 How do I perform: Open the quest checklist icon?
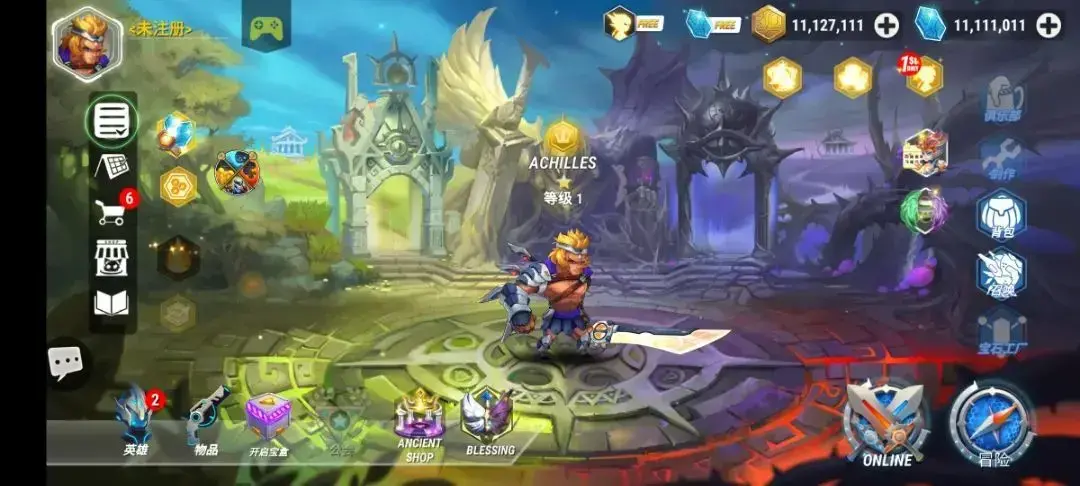(x=111, y=122)
